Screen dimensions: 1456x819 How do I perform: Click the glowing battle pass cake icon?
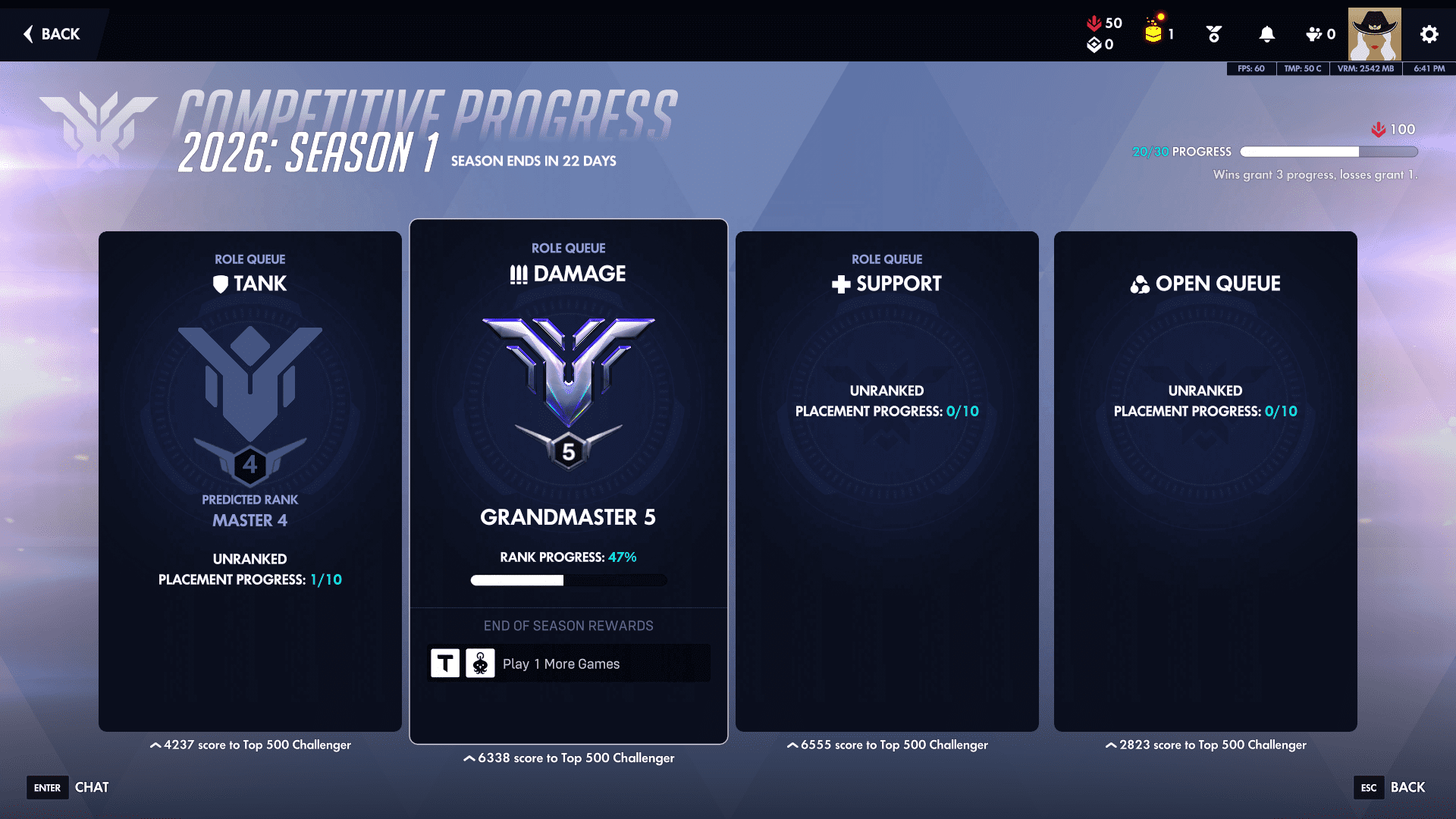[x=1153, y=32]
